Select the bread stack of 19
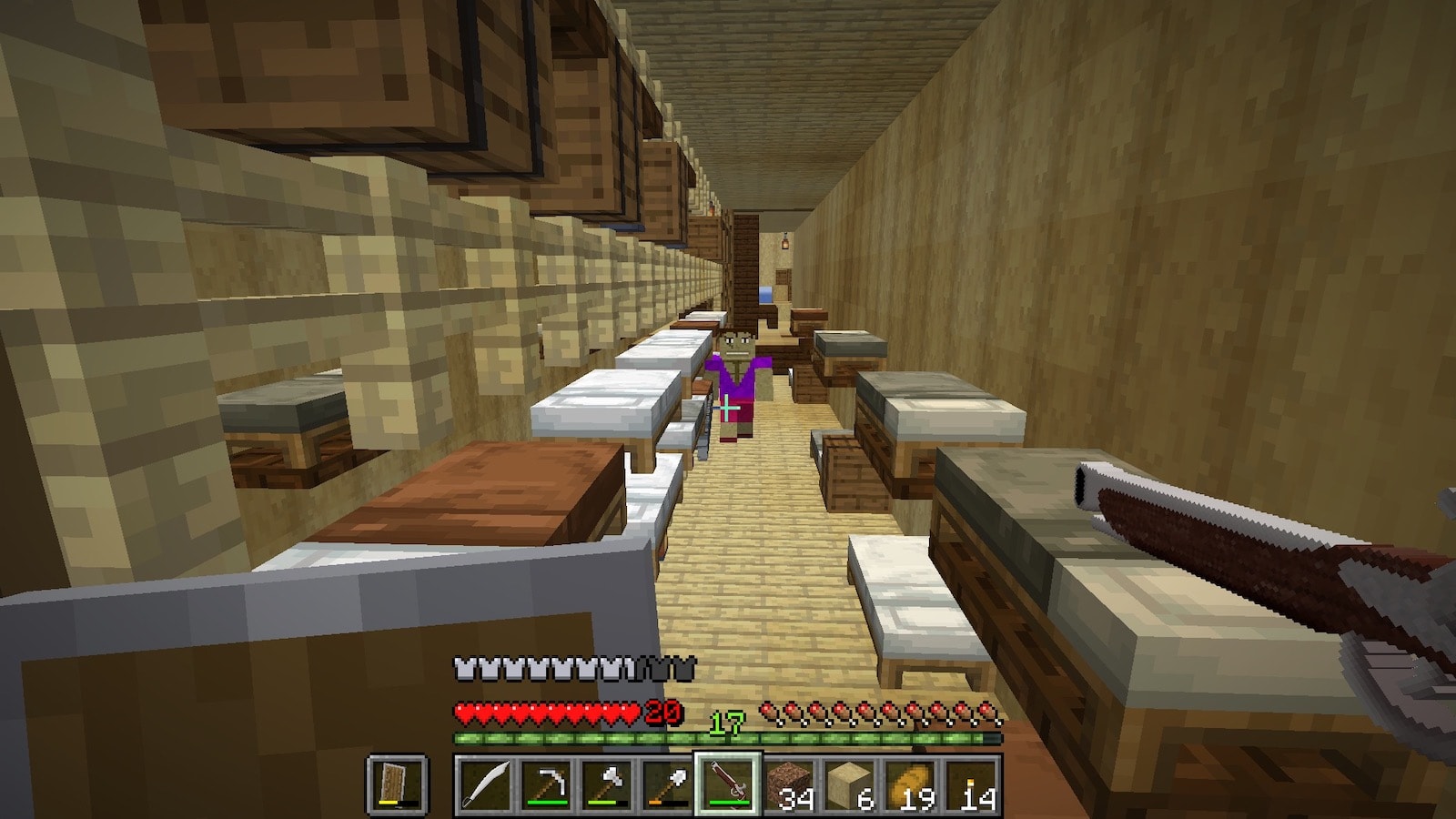Image resolution: width=1456 pixels, height=819 pixels. tap(911, 784)
